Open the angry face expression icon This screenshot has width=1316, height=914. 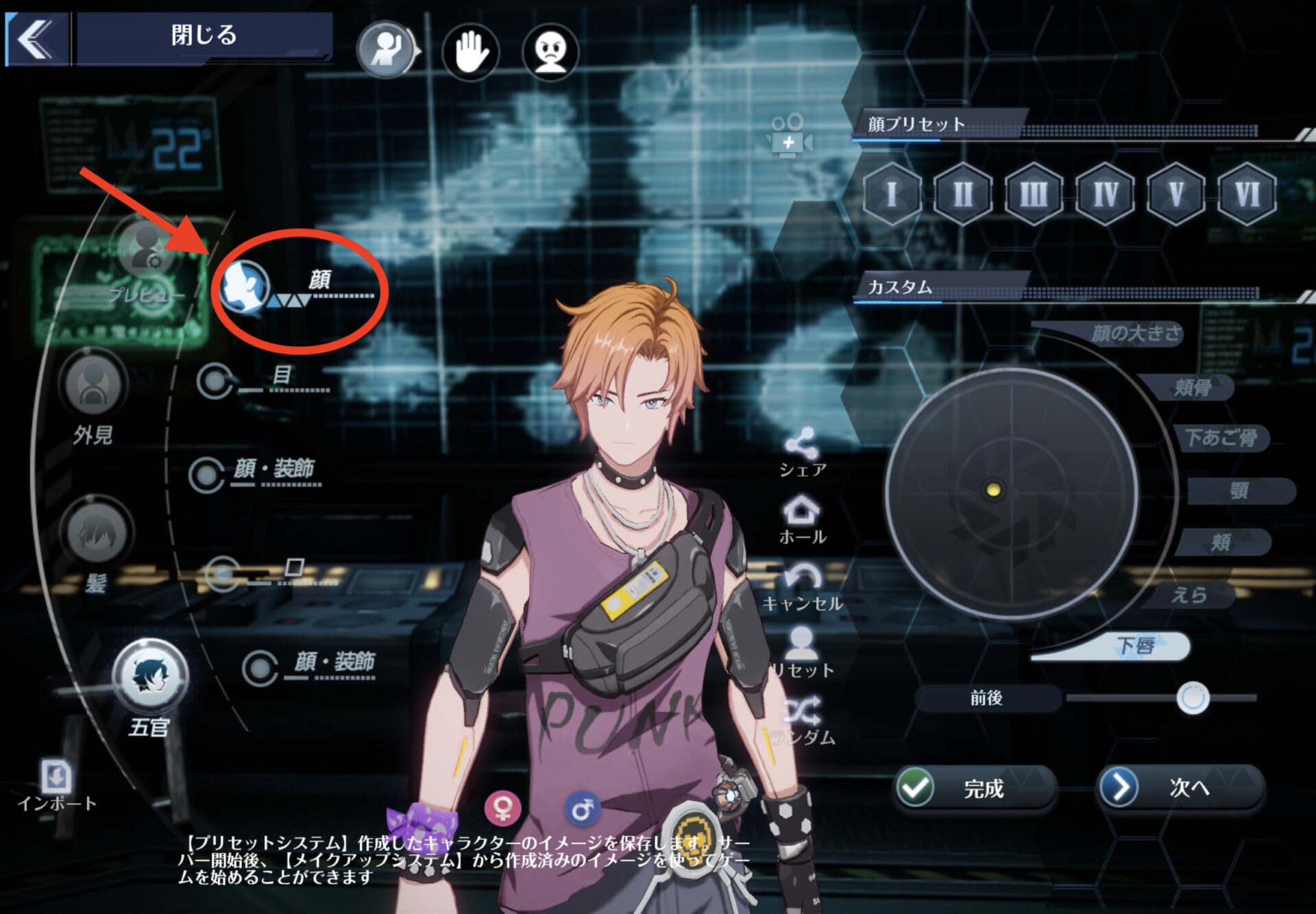[550, 52]
